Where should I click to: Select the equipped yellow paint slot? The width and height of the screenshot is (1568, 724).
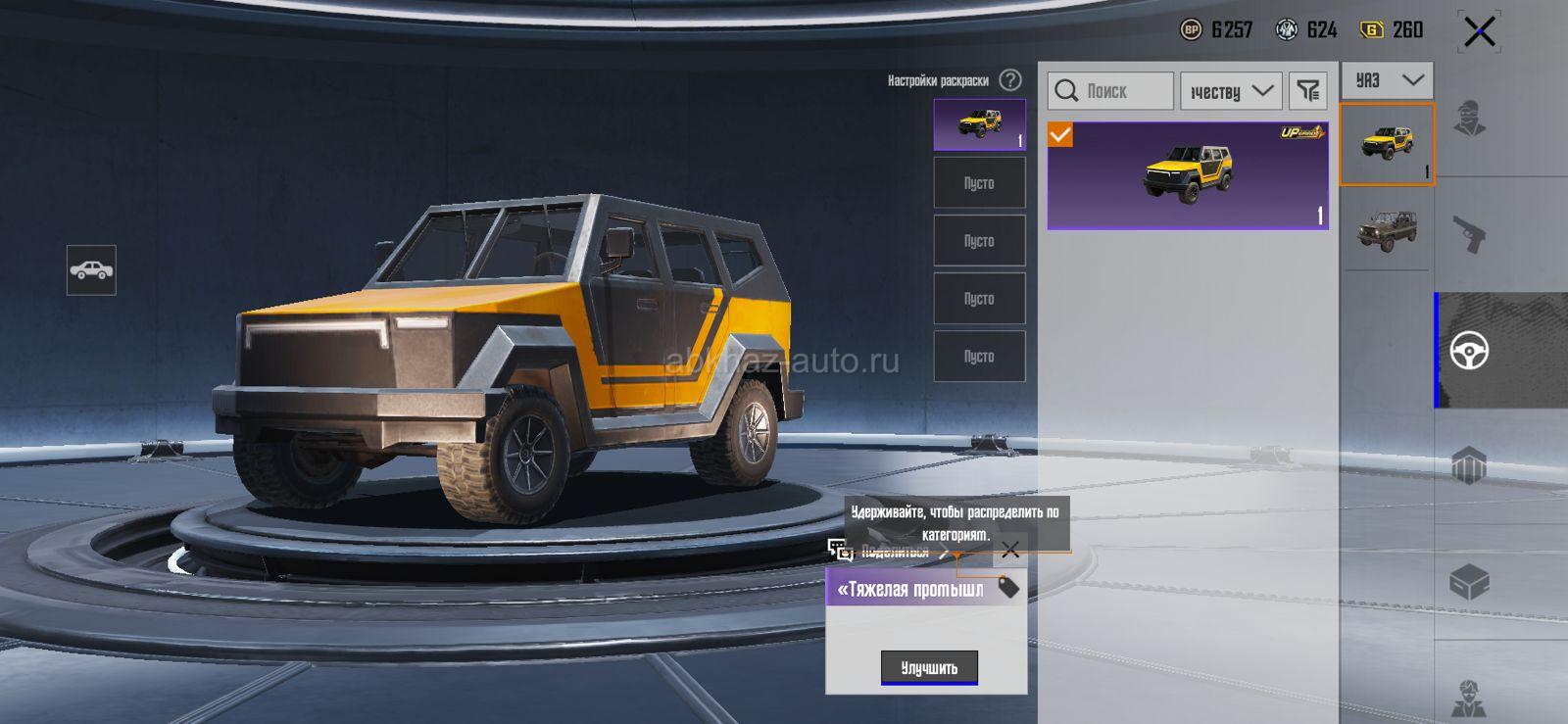pos(979,124)
